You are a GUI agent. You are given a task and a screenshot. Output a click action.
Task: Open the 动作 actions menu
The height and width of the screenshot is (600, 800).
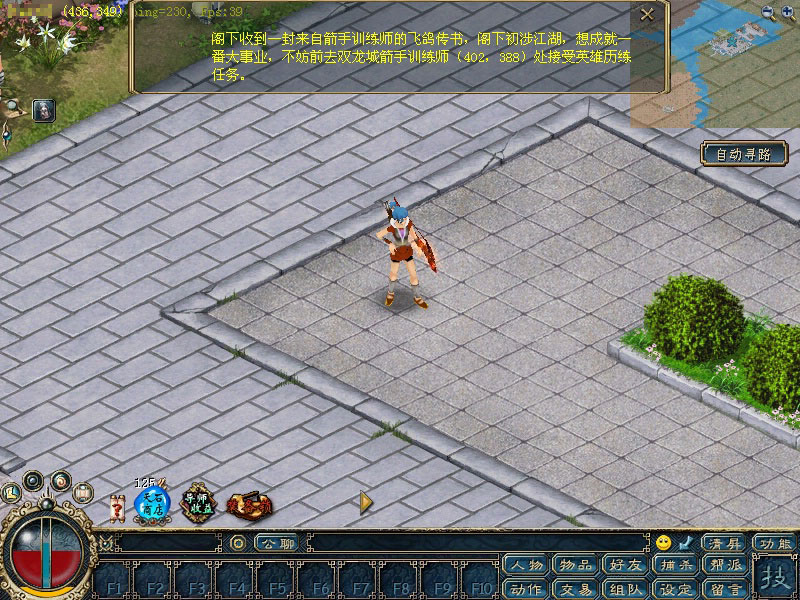526,589
